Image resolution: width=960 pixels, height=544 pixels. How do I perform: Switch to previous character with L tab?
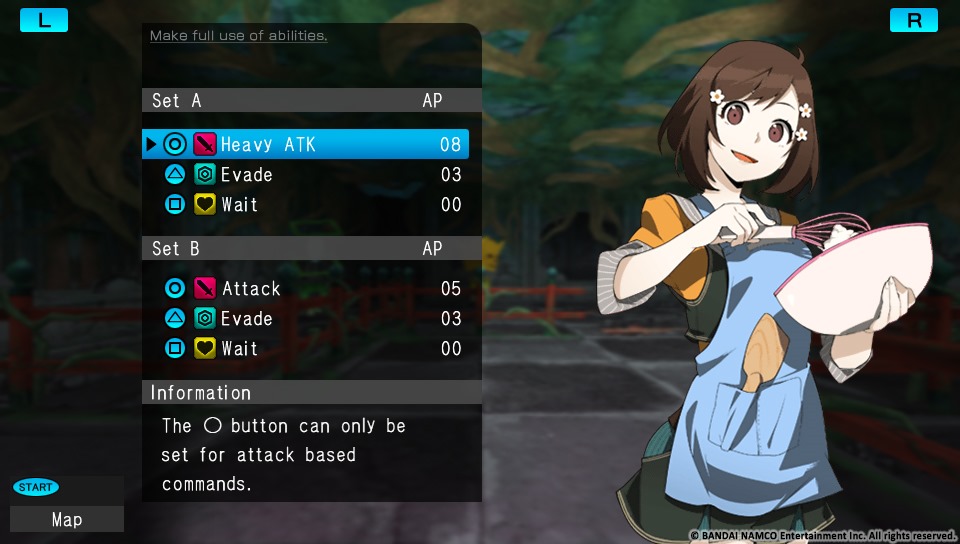coord(44,20)
